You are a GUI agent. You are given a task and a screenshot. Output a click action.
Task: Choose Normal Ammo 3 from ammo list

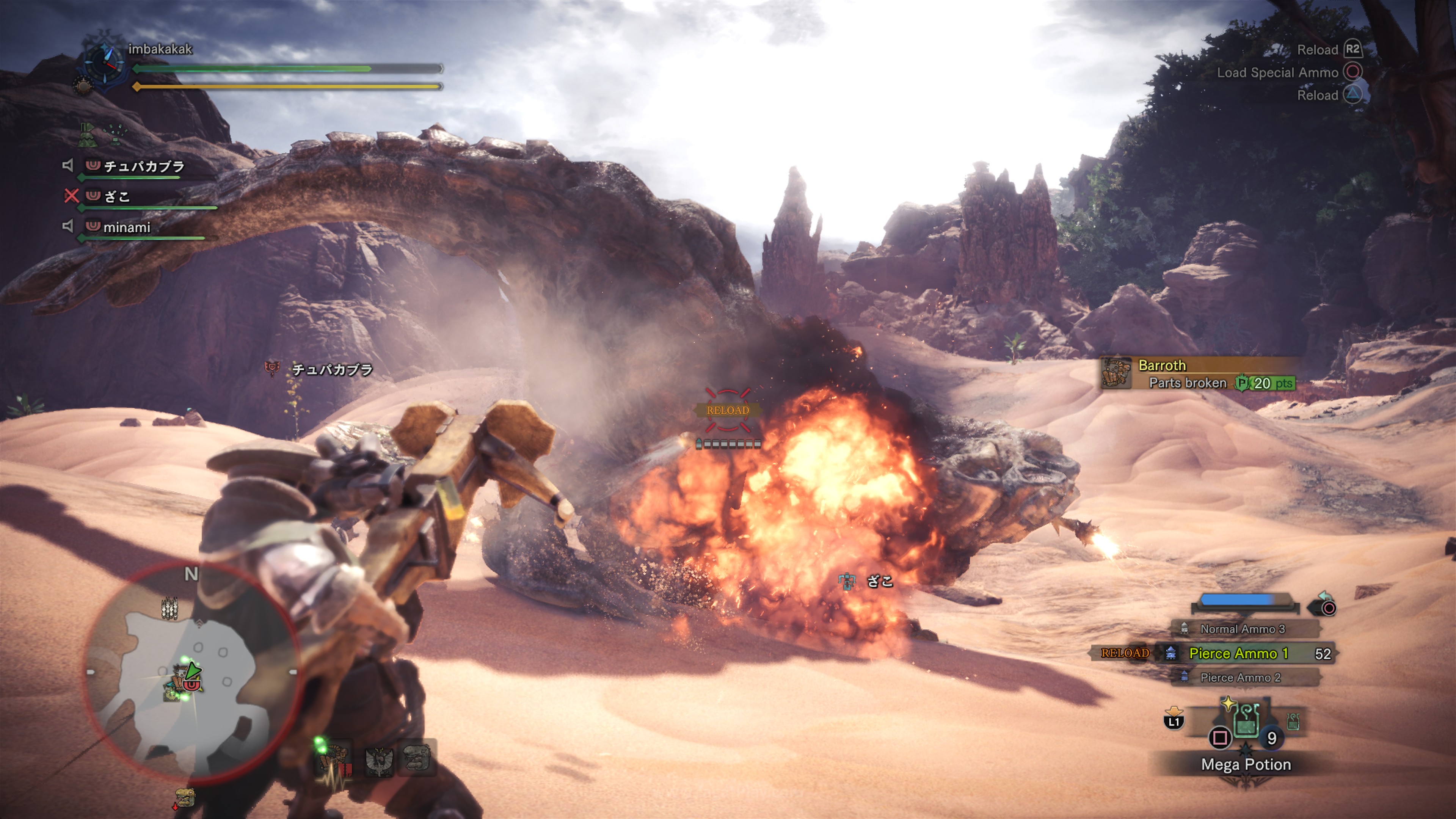(1243, 629)
